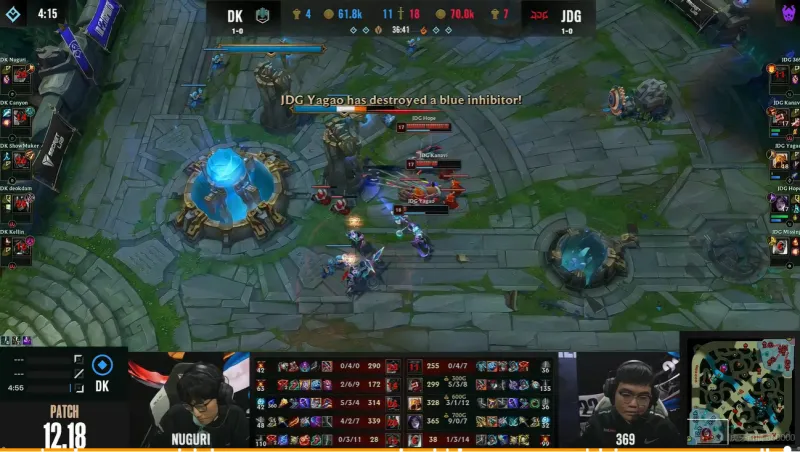Image resolution: width=800 pixels, height=452 pixels.
Task: Select JDG Hope's champion portrait
Action: [780, 203]
